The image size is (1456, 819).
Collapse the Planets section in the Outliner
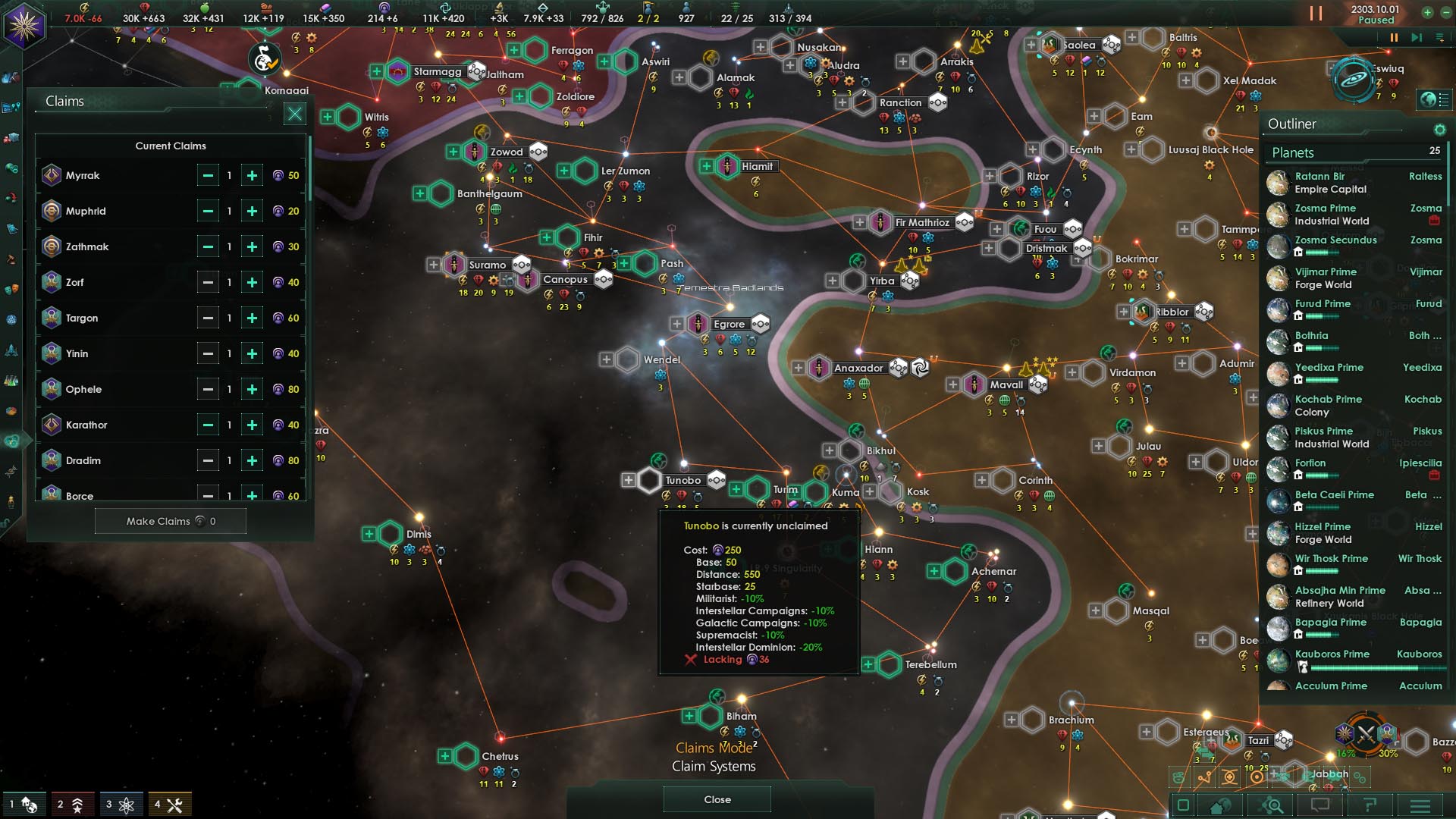(1335, 153)
